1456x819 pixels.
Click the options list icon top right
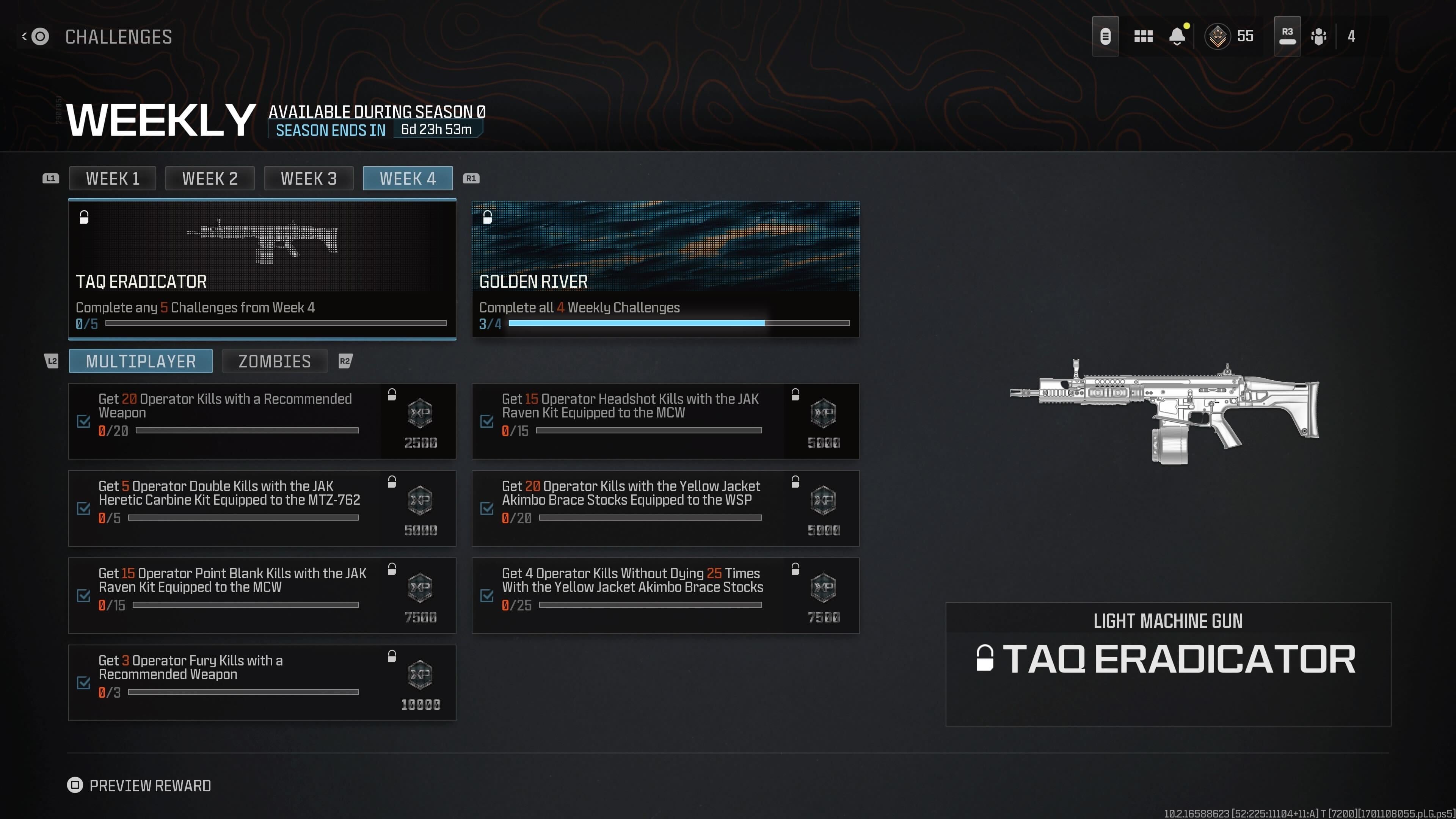1106,36
